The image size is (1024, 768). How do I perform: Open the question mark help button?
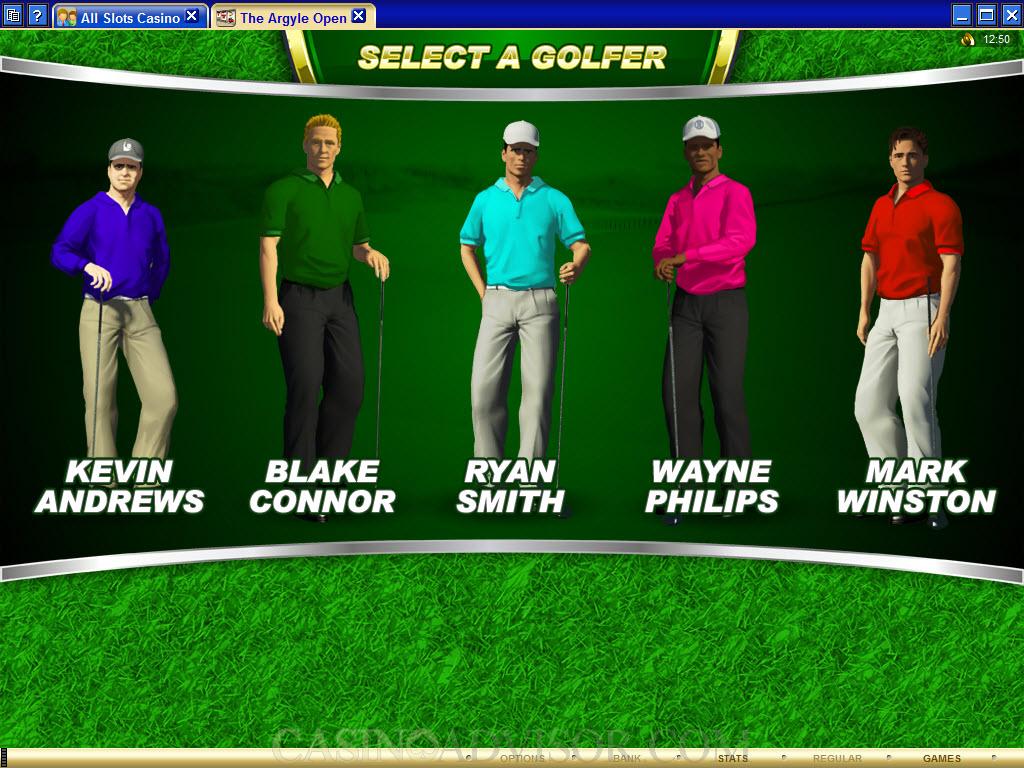coord(37,16)
